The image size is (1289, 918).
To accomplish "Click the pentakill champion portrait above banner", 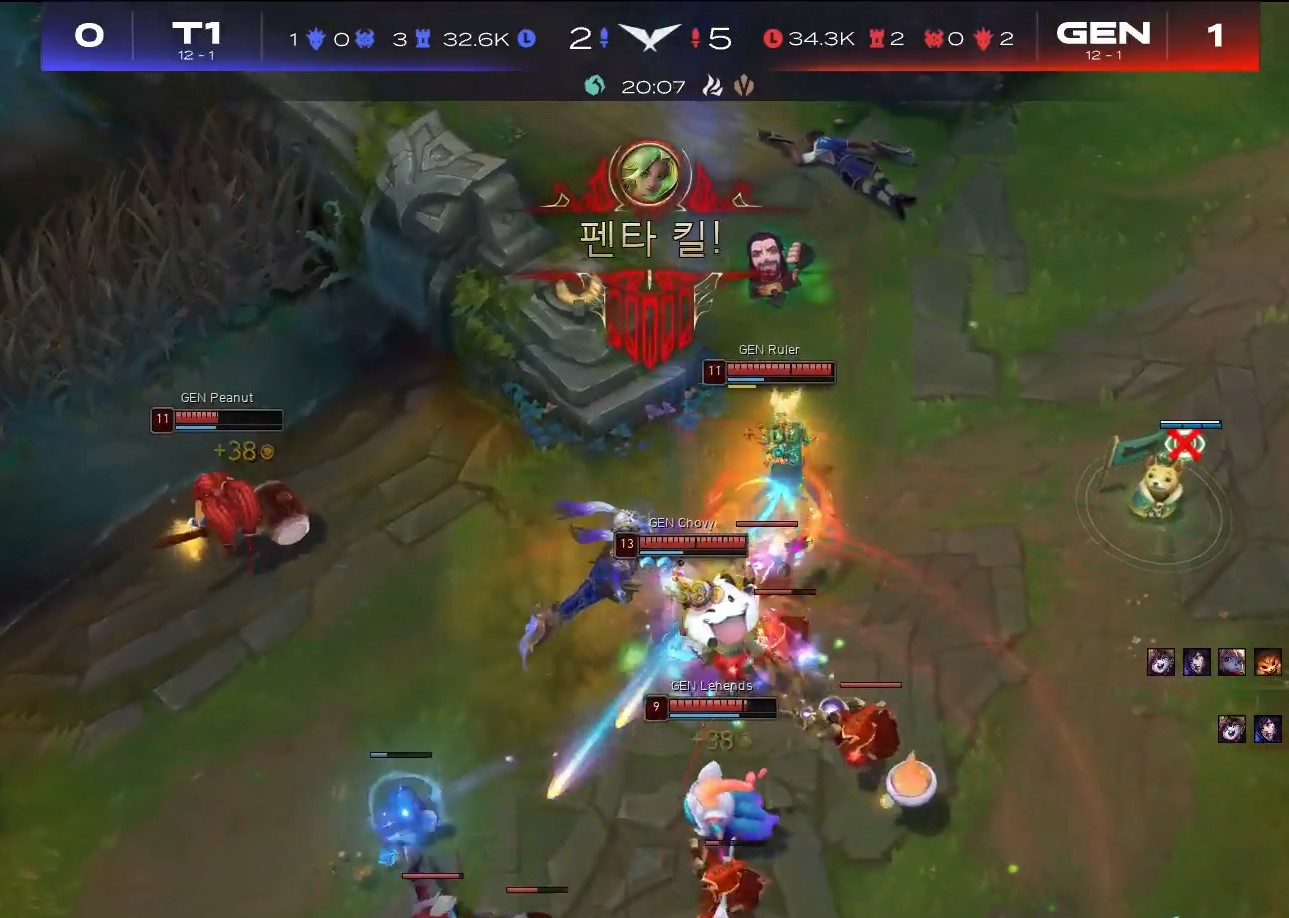I will 649,173.
